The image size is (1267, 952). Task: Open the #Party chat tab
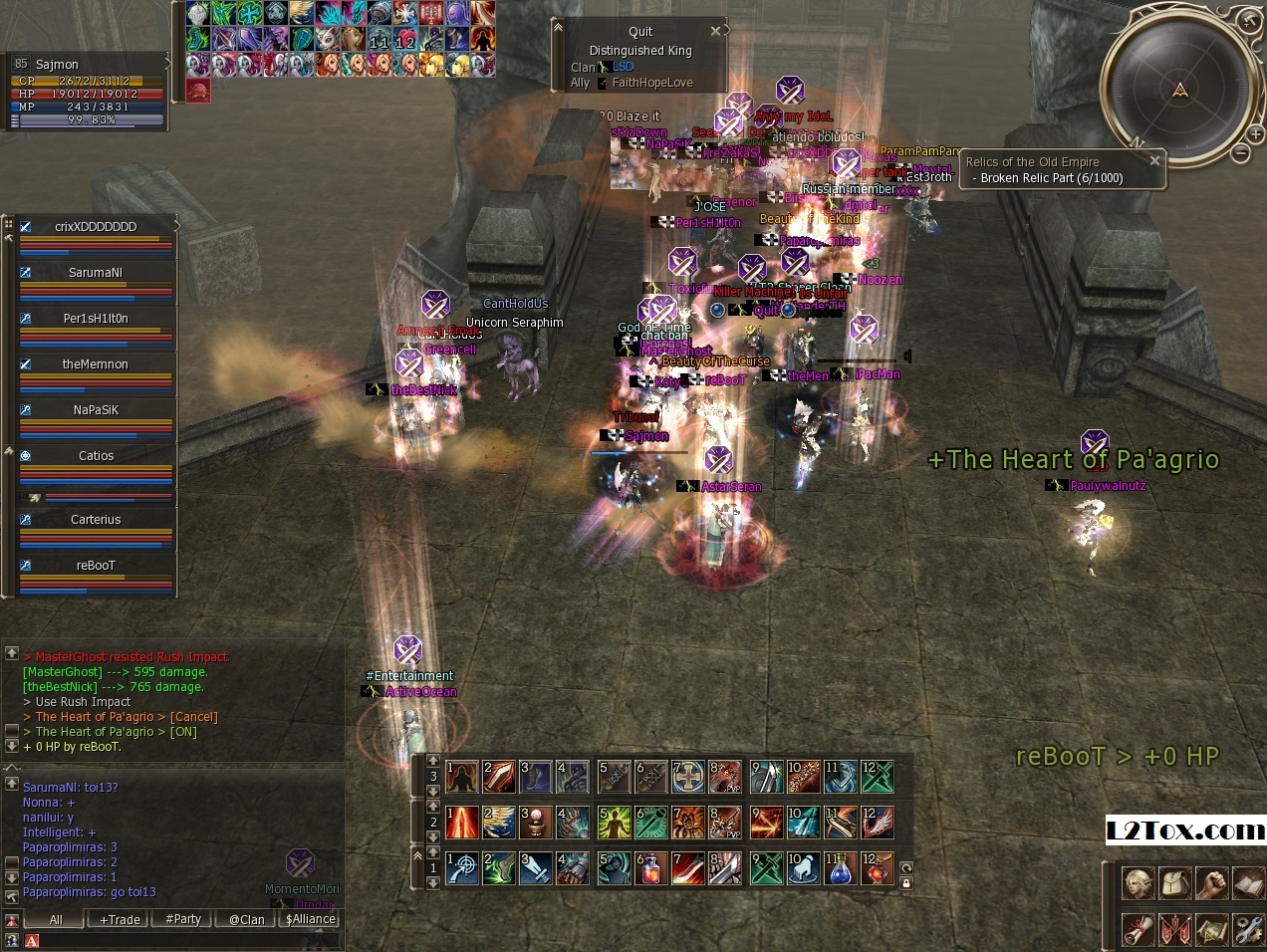pyautogui.click(x=183, y=919)
